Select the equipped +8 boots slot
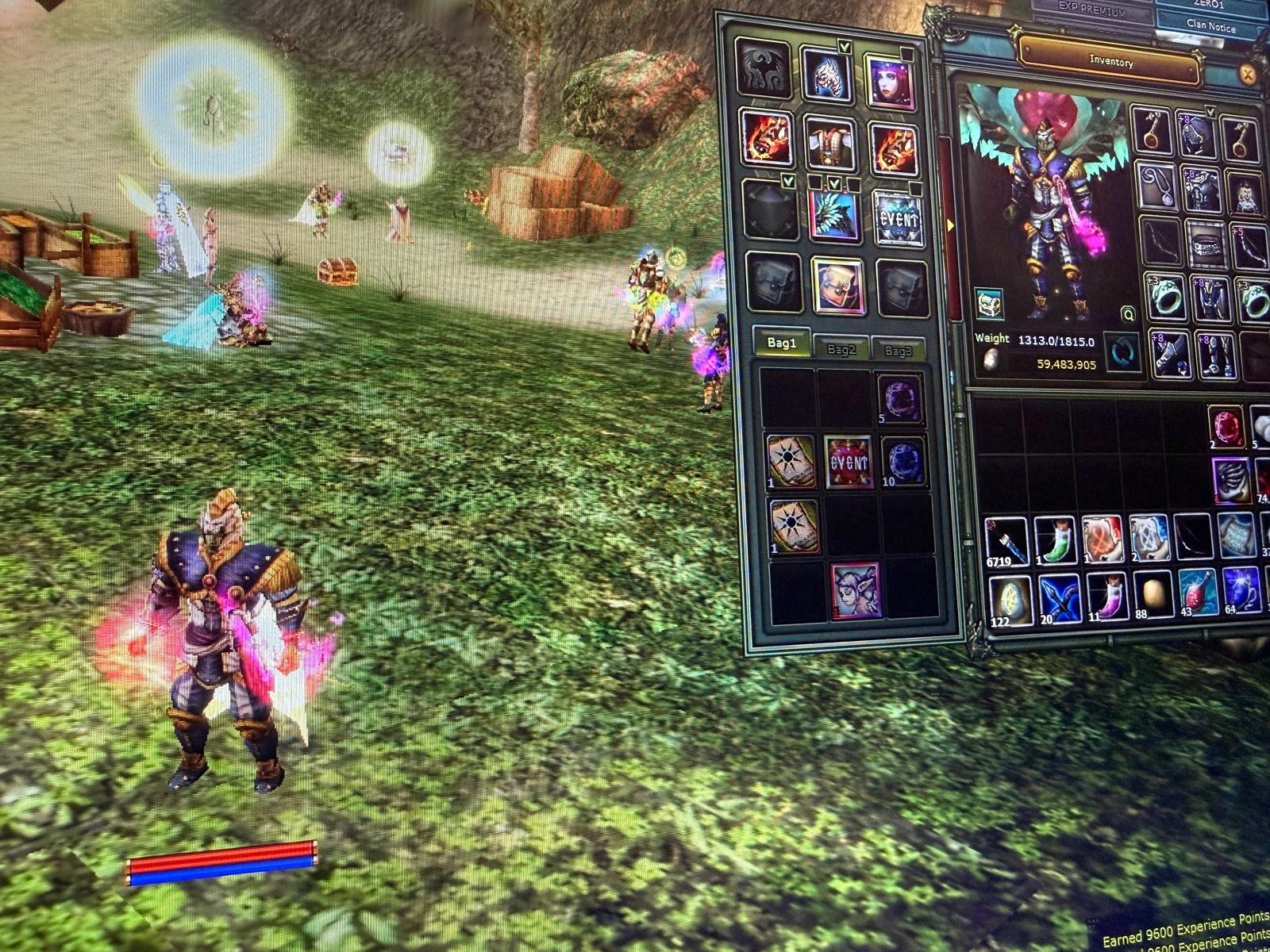The height and width of the screenshot is (952, 1270). pos(1214,355)
